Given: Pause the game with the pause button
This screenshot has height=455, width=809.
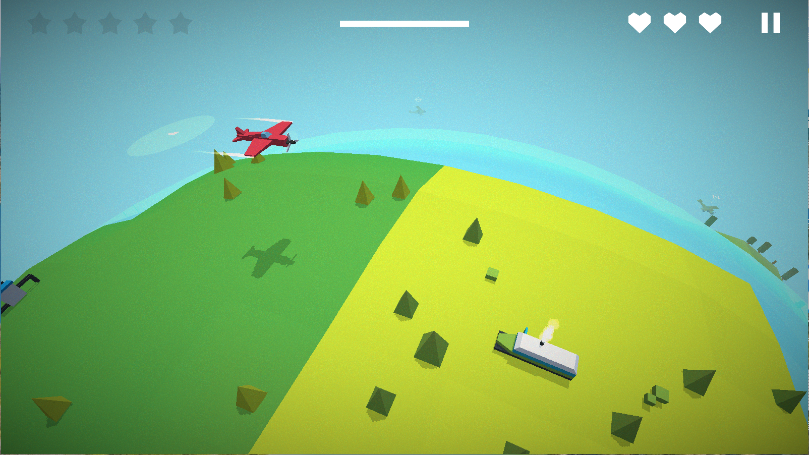Looking at the screenshot, I should click(770, 23).
